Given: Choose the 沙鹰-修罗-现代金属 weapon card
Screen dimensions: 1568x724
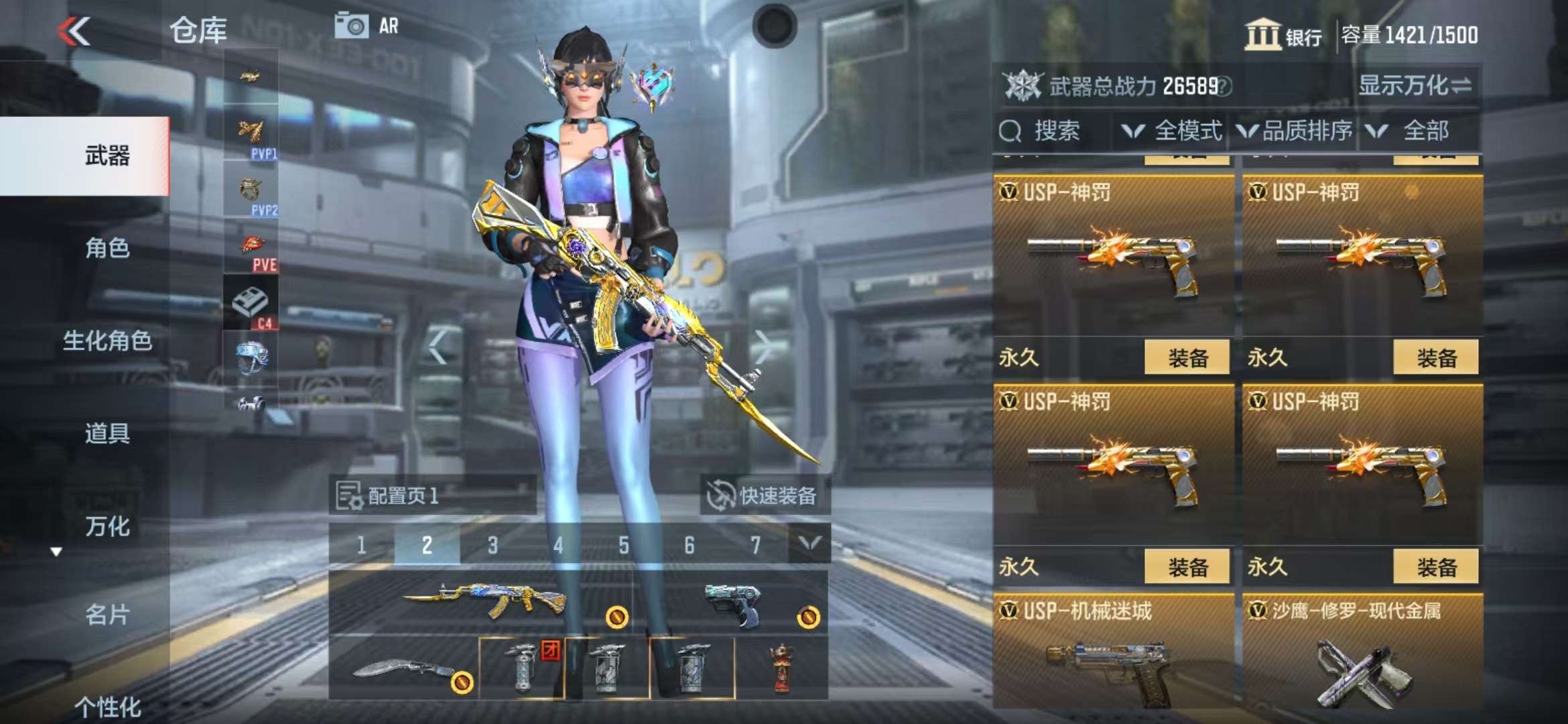Looking at the screenshot, I should (x=1362, y=654).
